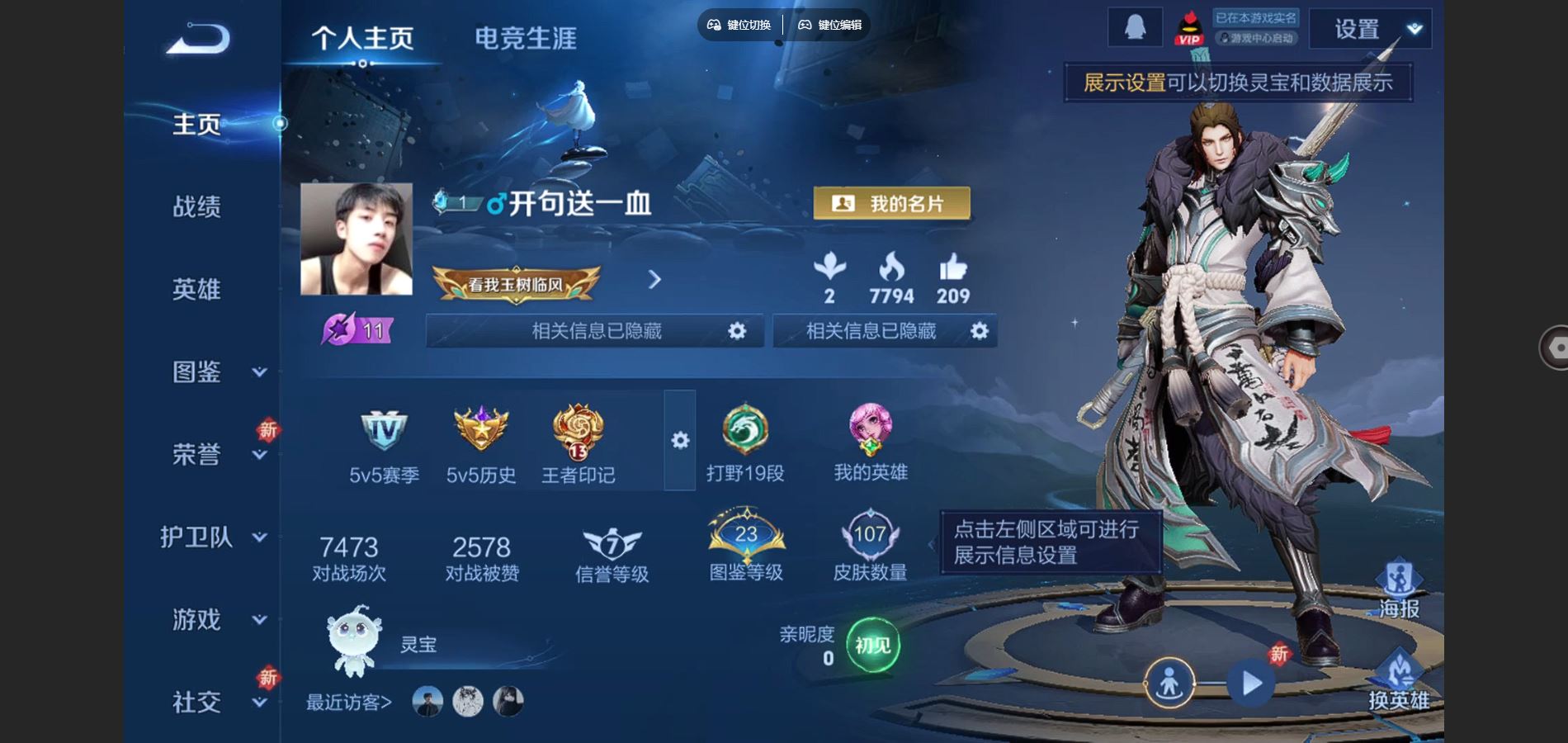Image resolution: width=1568 pixels, height=743 pixels.
Task: Open the 键位编辑 overlay option
Action: 830,25
